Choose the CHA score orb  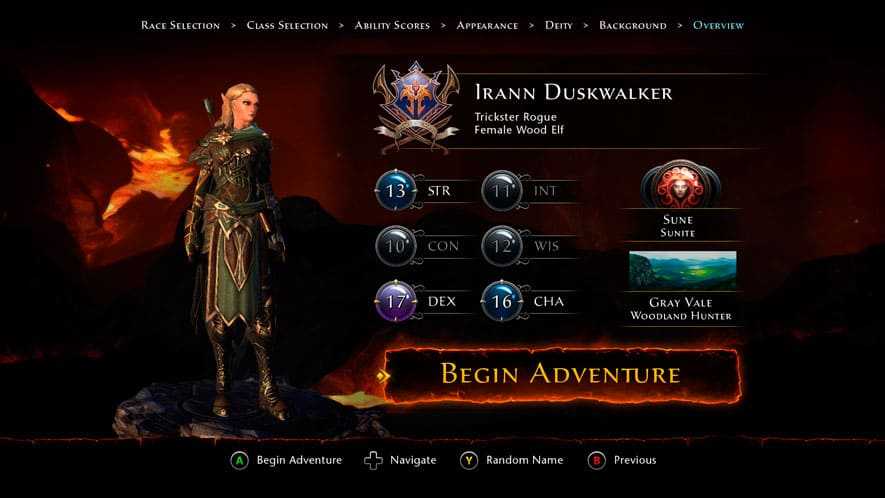tap(501, 301)
